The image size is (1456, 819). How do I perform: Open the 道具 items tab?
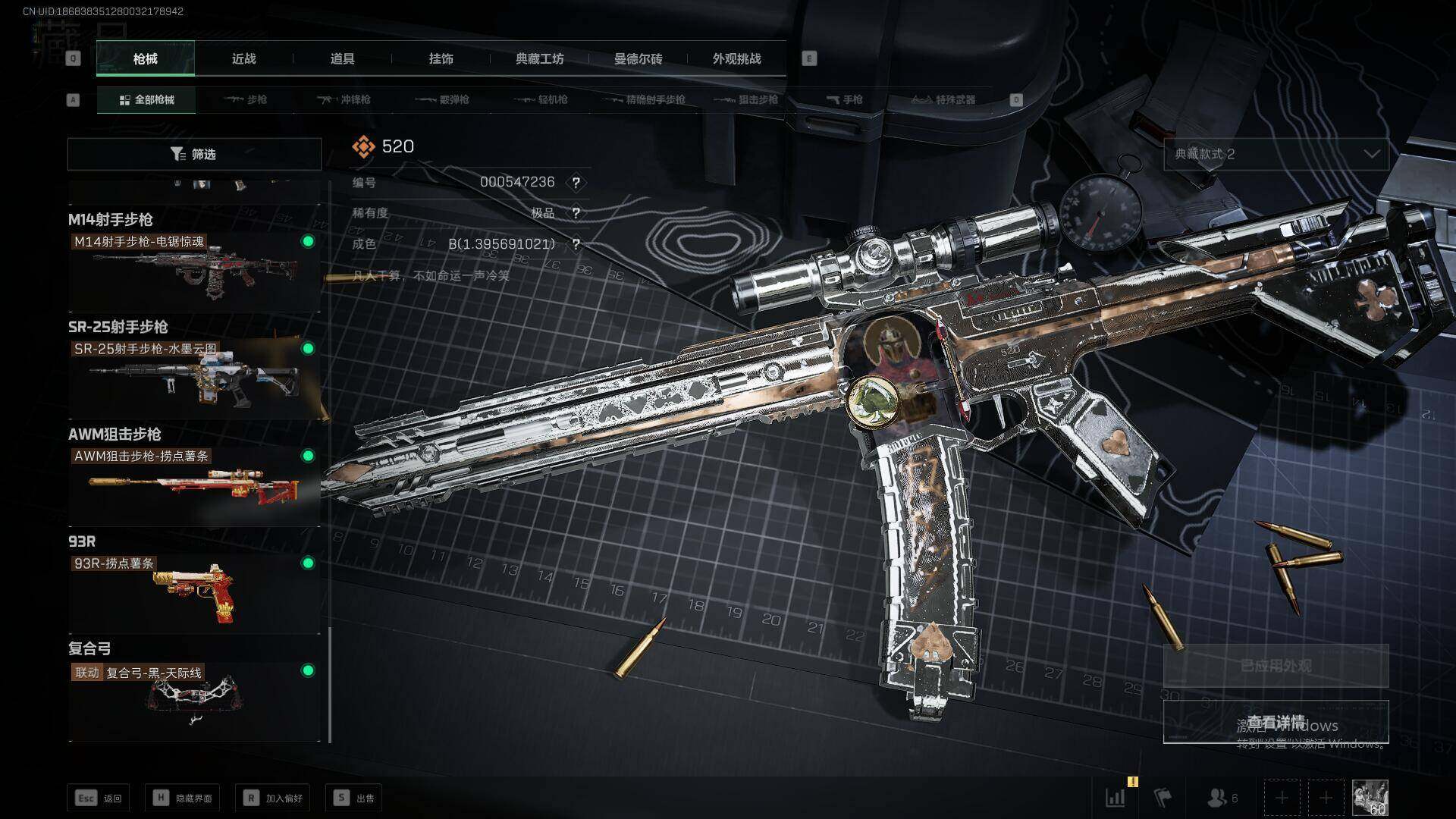coord(342,59)
